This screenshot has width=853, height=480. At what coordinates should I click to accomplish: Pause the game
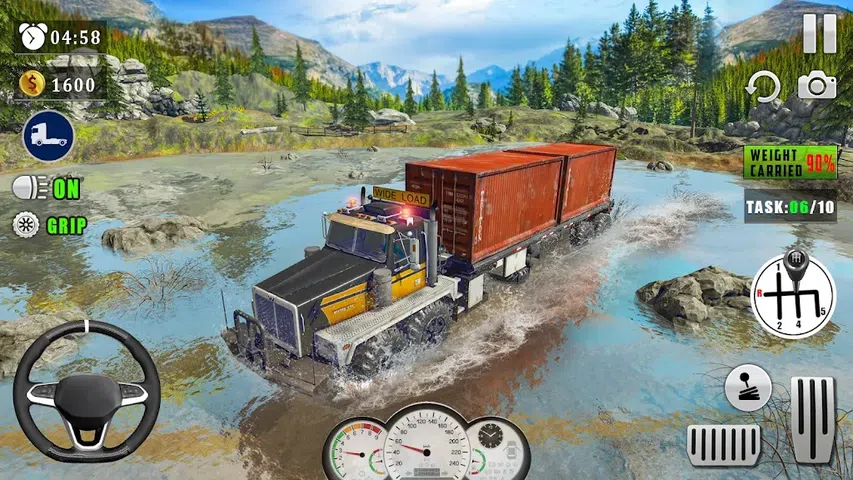(819, 34)
